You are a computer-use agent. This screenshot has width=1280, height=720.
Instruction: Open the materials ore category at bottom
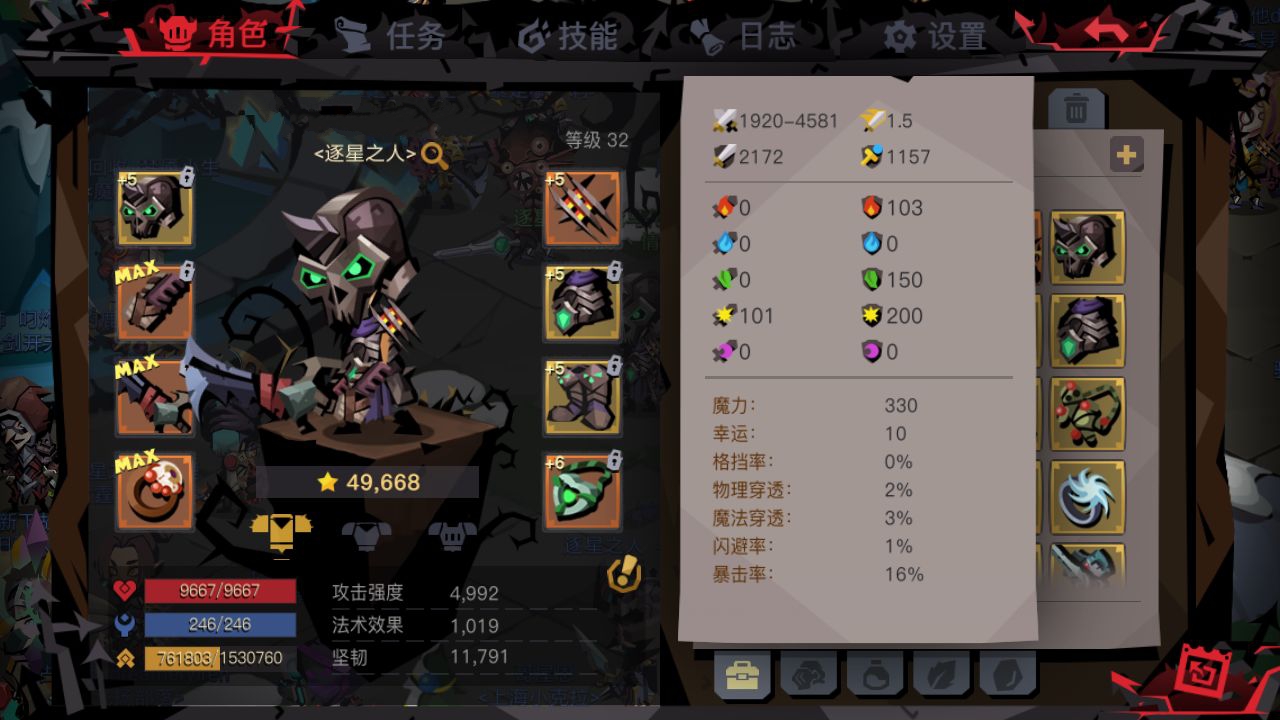coord(810,675)
